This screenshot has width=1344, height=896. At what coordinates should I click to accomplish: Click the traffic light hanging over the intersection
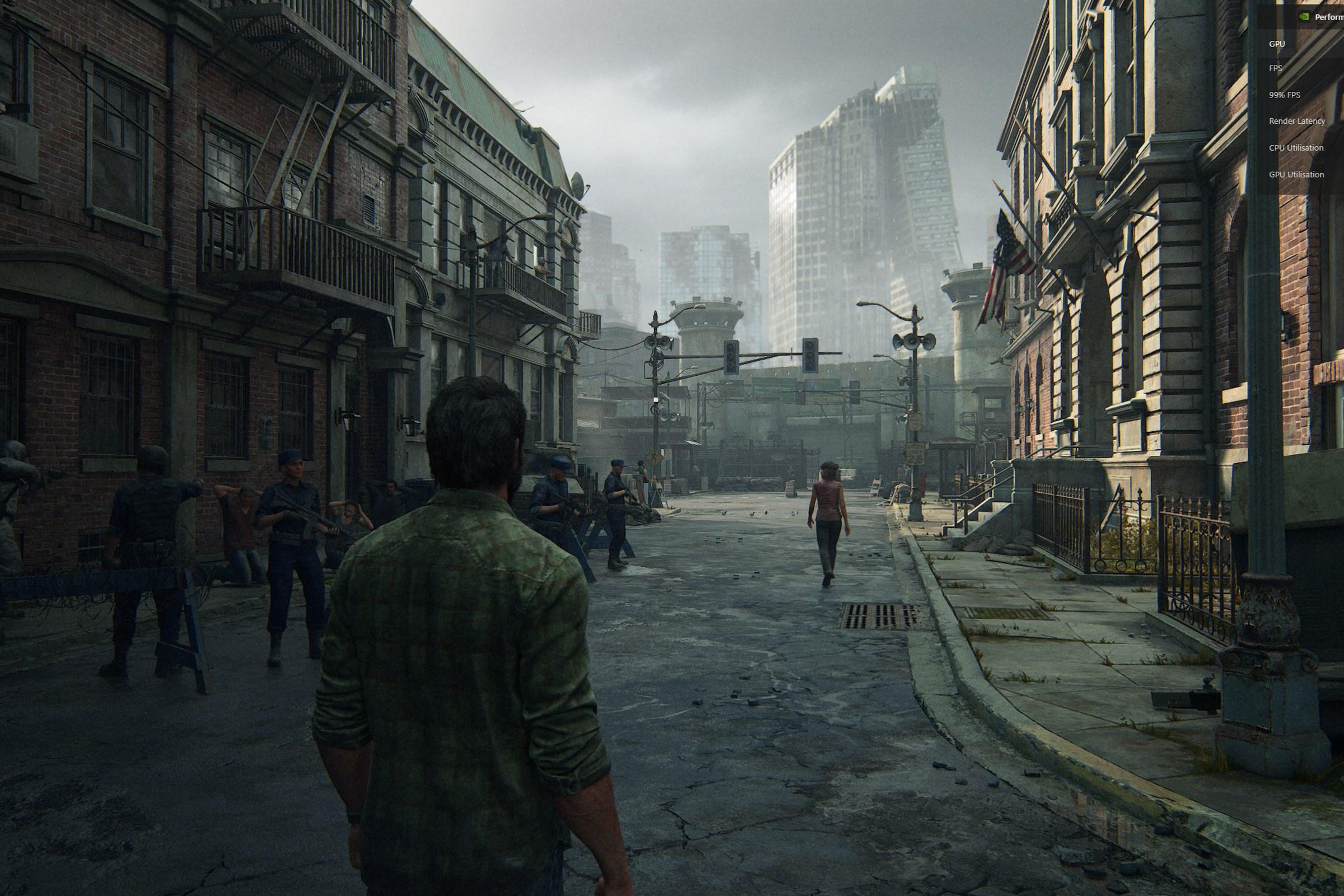[x=733, y=357]
